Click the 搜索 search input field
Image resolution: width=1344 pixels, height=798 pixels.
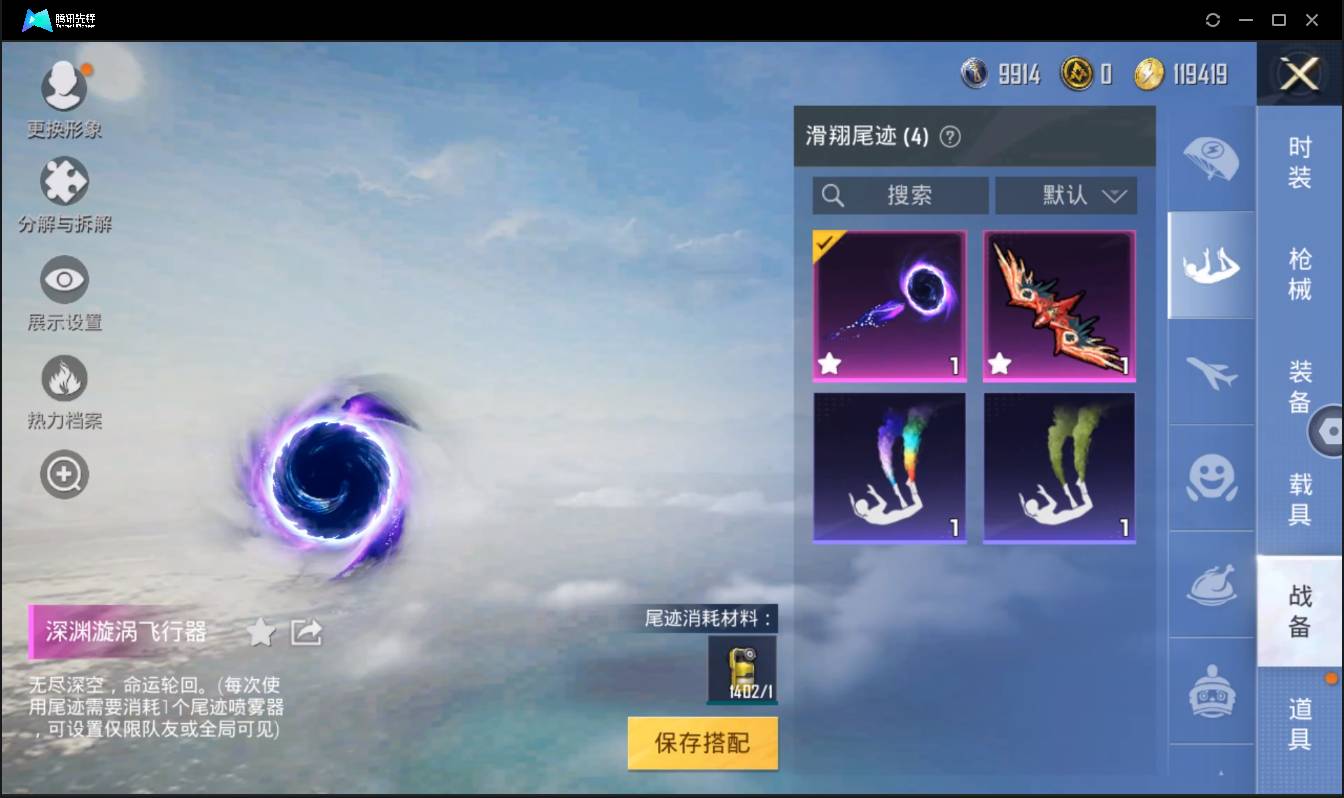[x=900, y=195]
